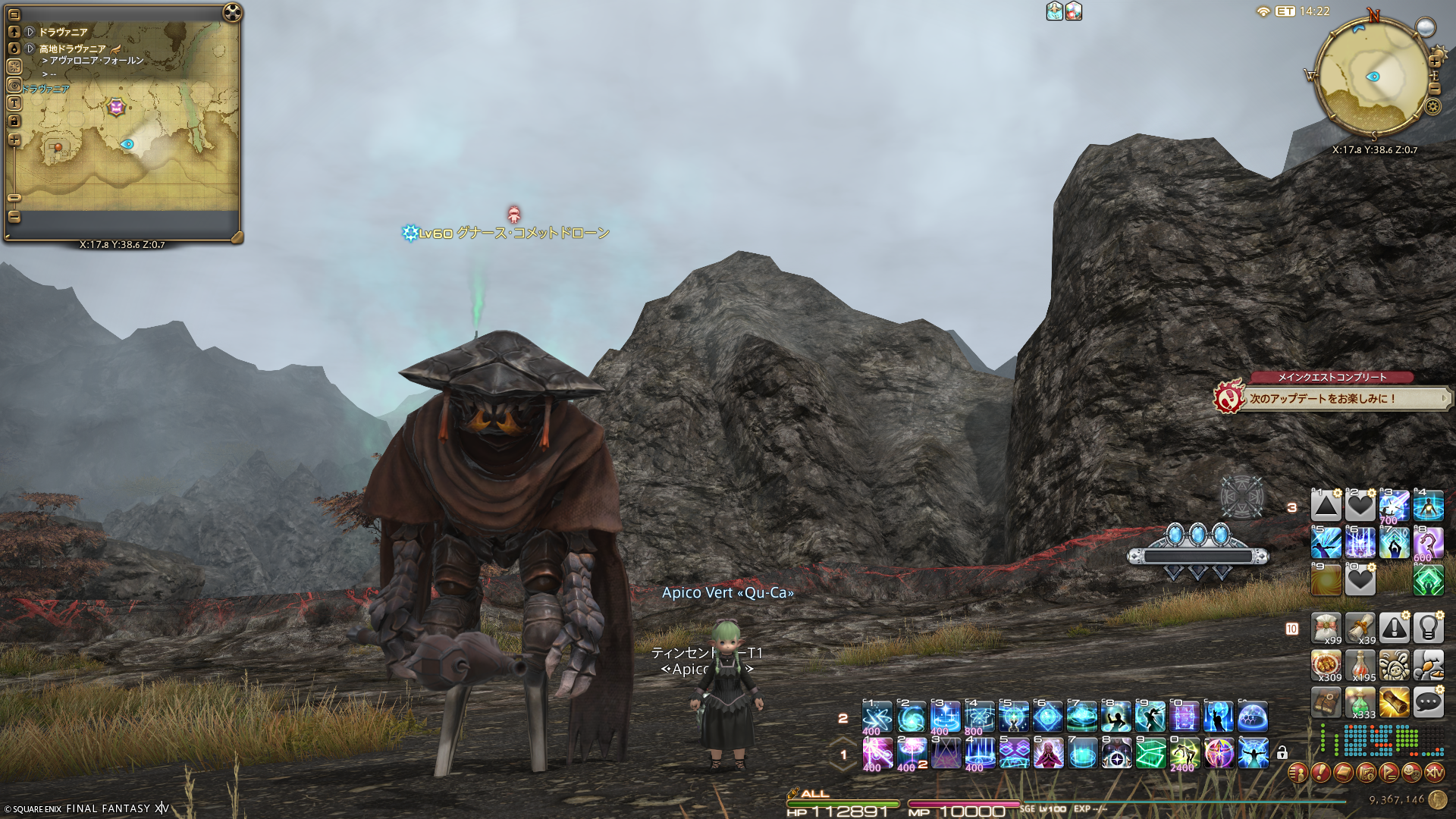Click the circular minimap
Screen dimensions: 1456x819
pos(1372,77)
